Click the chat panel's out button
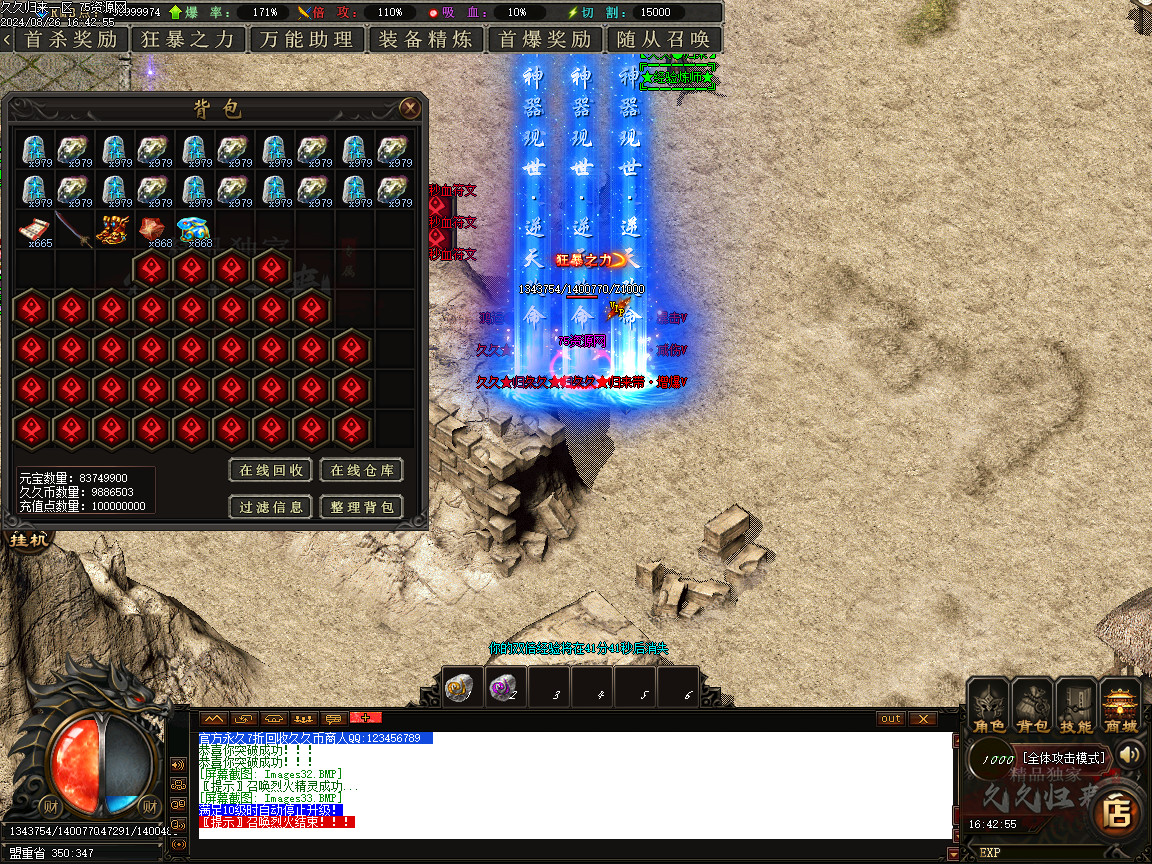The width and height of the screenshot is (1152, 864). click(x=890, y=718)
